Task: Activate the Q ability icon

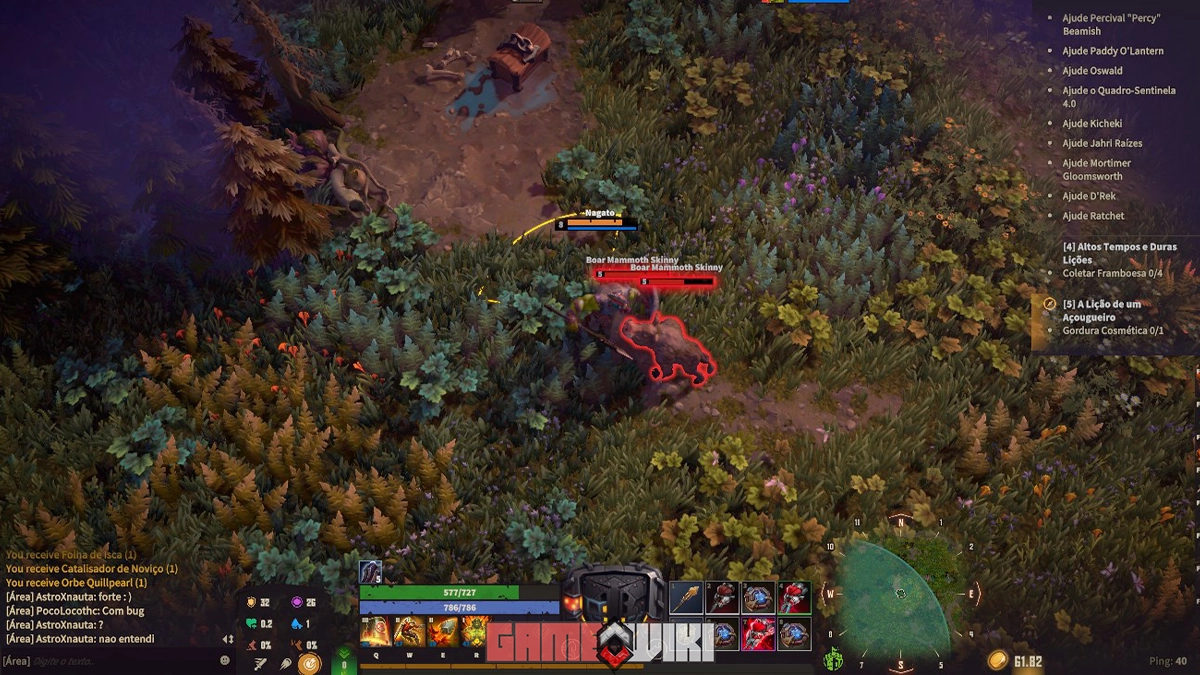Action: tap(374, 631)
